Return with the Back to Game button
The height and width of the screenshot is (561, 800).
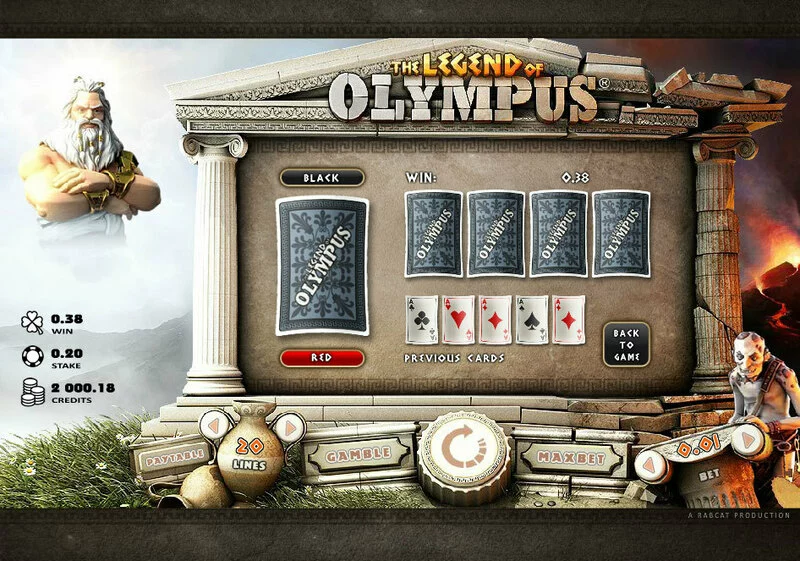[626, 344]
